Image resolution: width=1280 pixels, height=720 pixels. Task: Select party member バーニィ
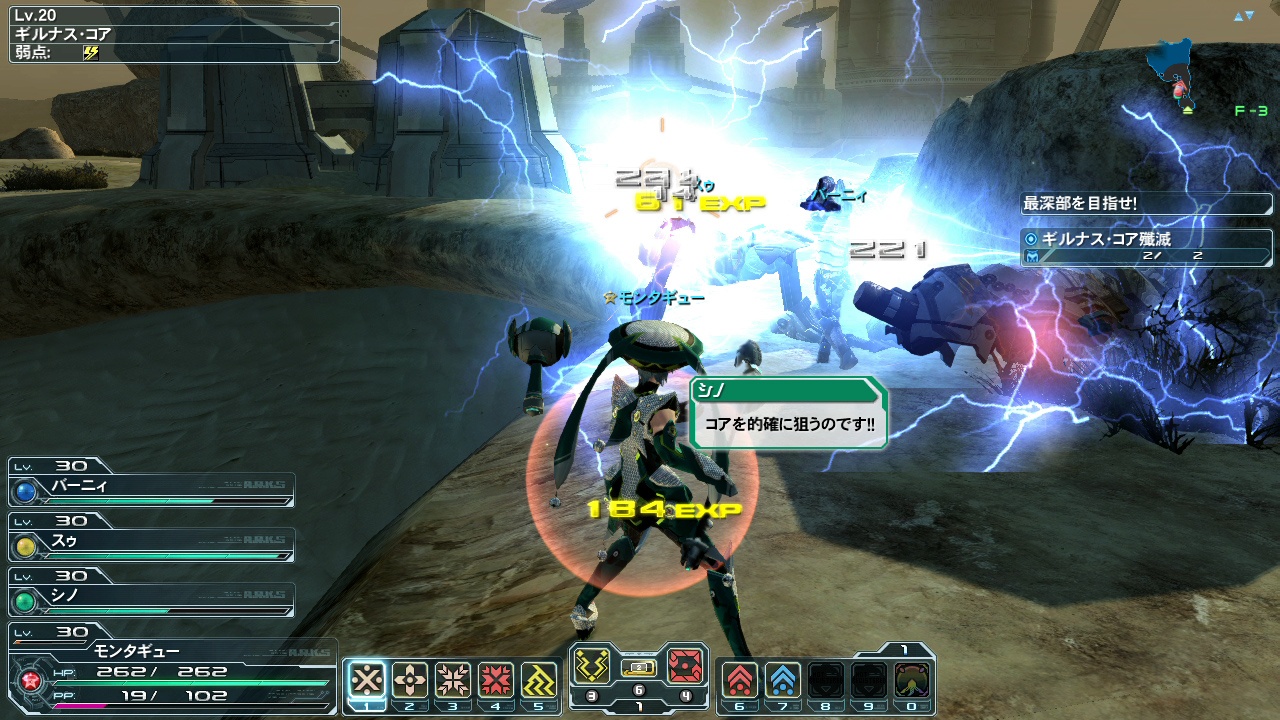pyautogui.click(x=152, y=489)
